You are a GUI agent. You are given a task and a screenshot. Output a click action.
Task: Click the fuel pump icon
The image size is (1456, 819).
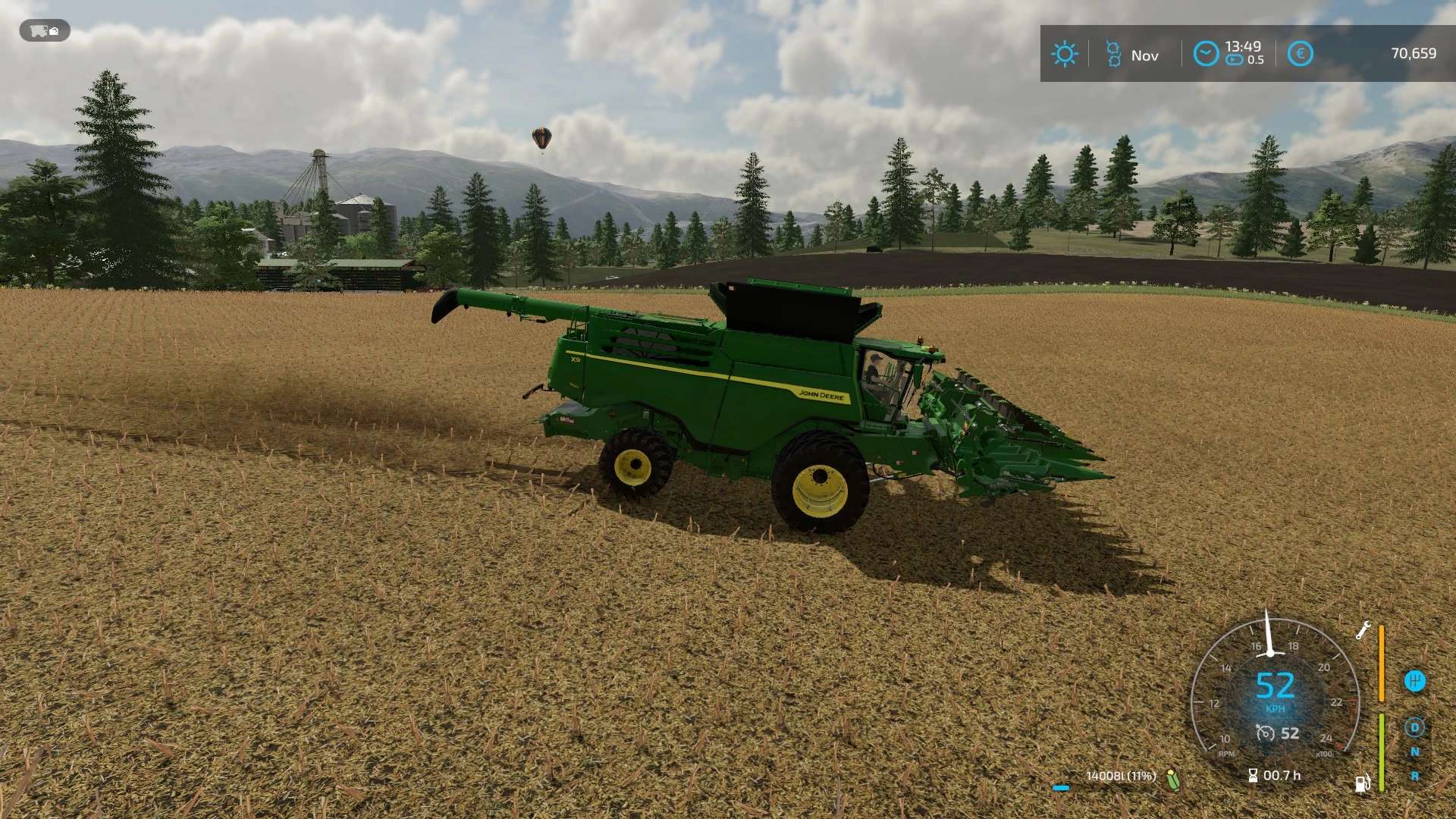pyautogui.click(x=1363, y=783)
